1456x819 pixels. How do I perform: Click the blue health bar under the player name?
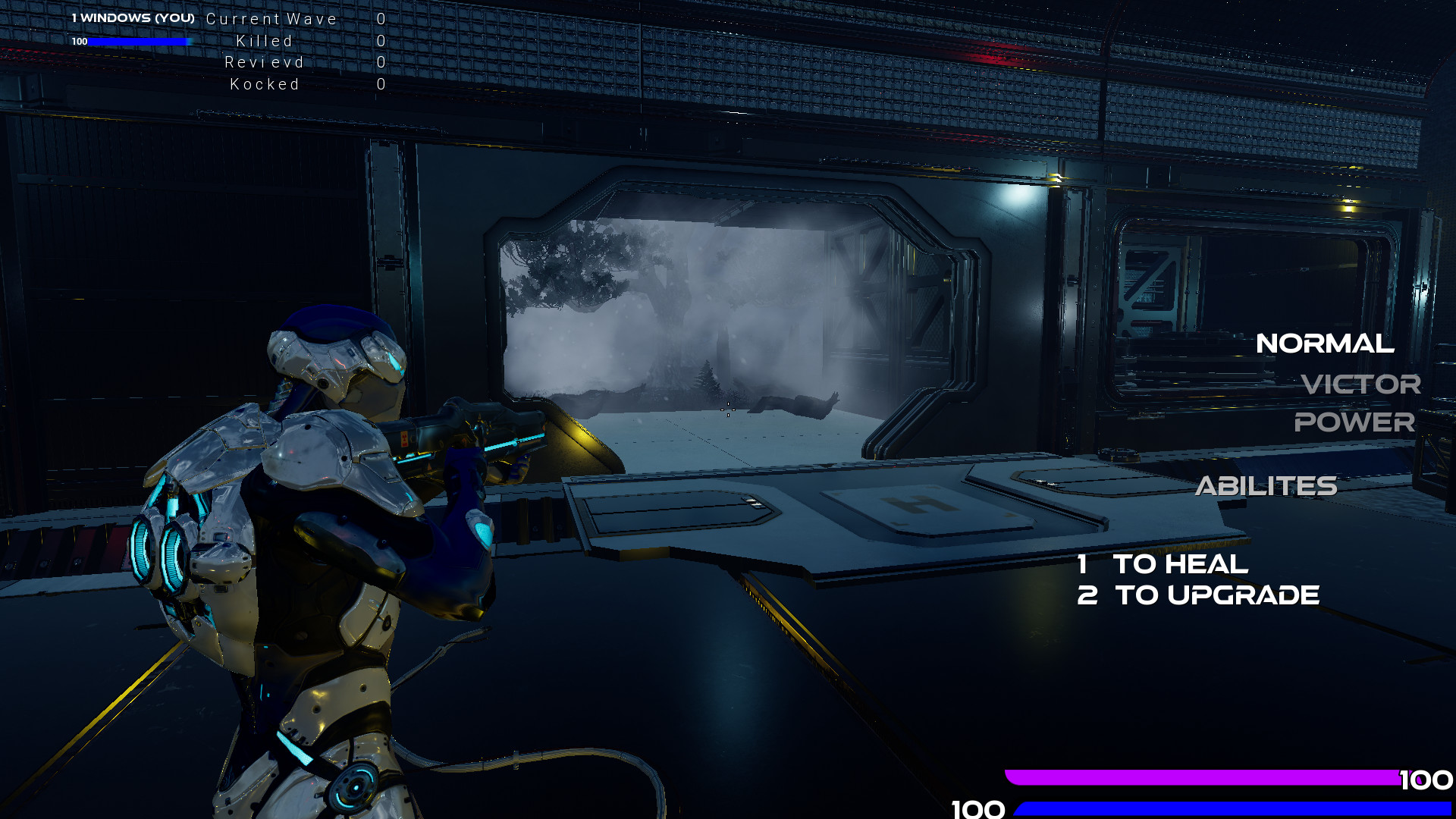click(x=139, y=41)
